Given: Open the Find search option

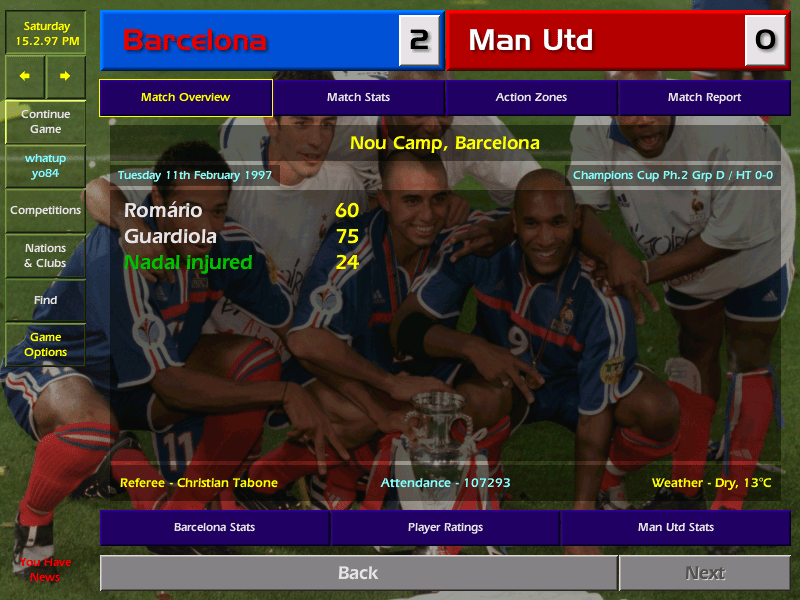Looking at the screenshot, I should tap(45, 300).
